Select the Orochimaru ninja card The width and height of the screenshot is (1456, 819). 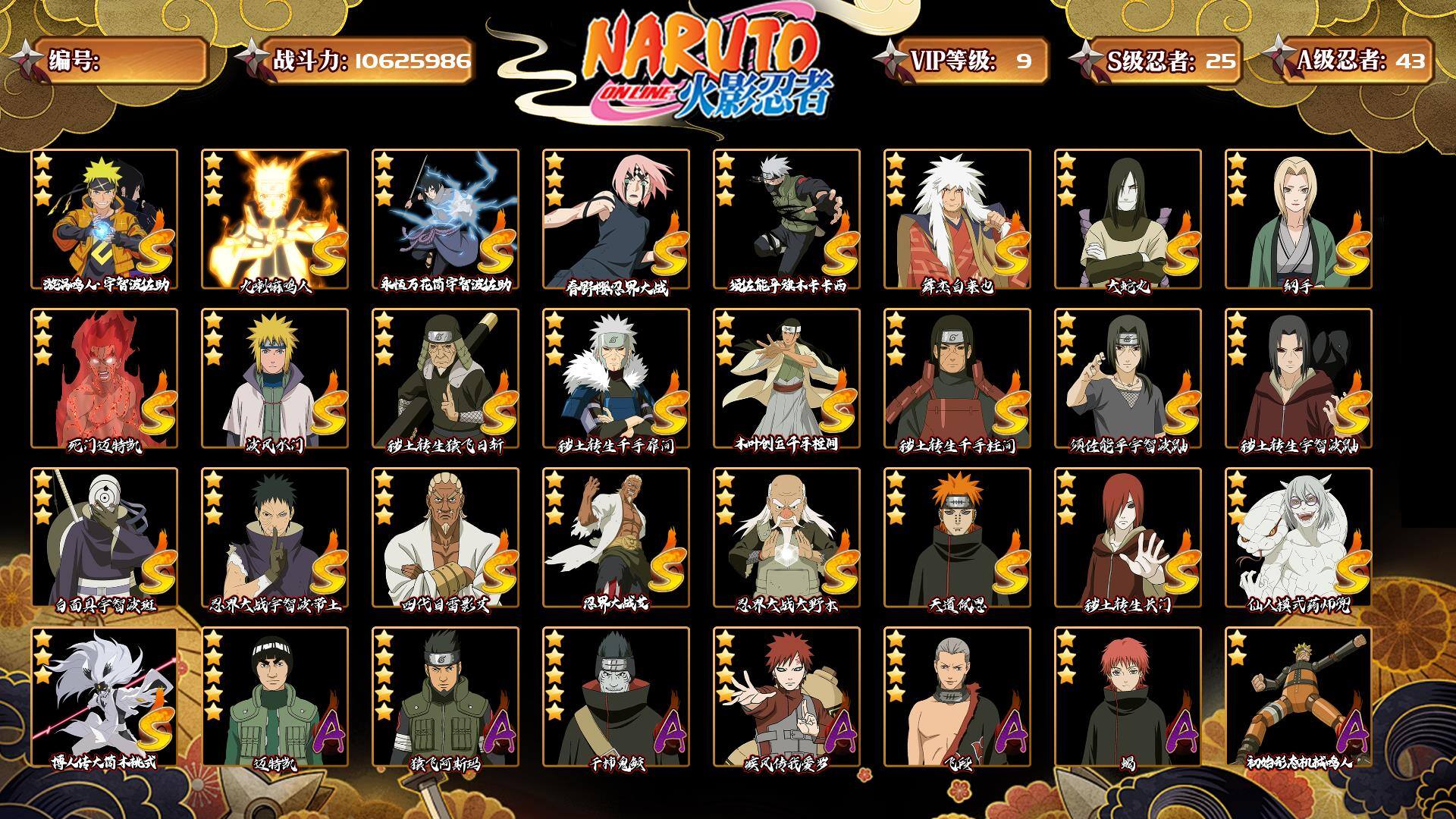point(1128,219)
